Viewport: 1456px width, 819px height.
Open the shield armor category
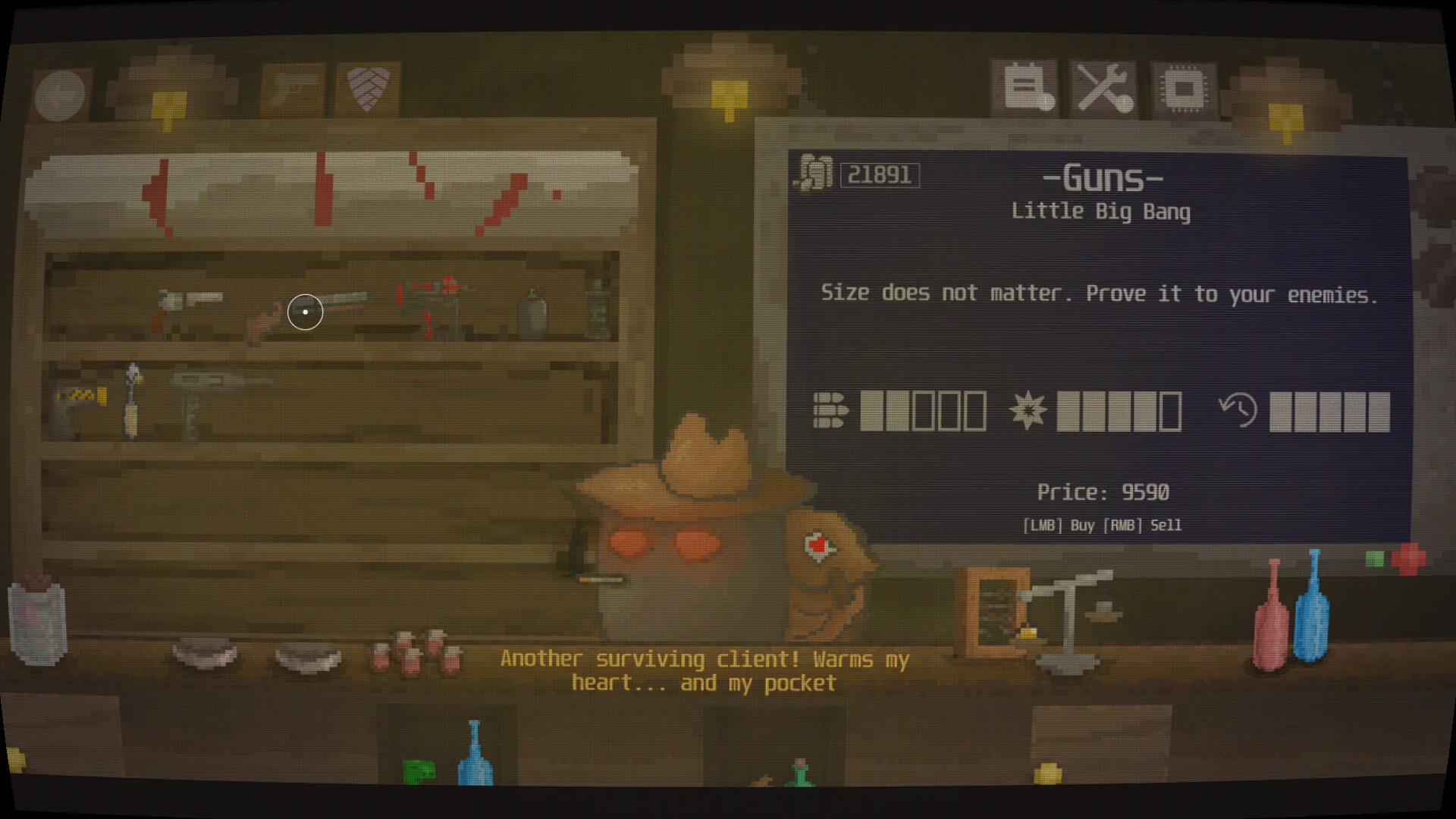tap(368, 89)
